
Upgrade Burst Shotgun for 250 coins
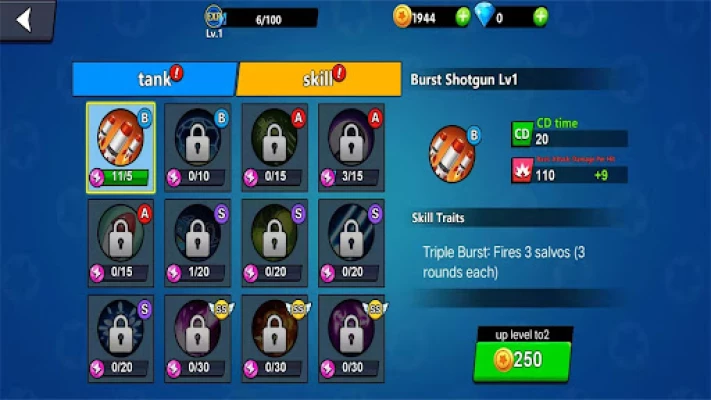[522, 362]
